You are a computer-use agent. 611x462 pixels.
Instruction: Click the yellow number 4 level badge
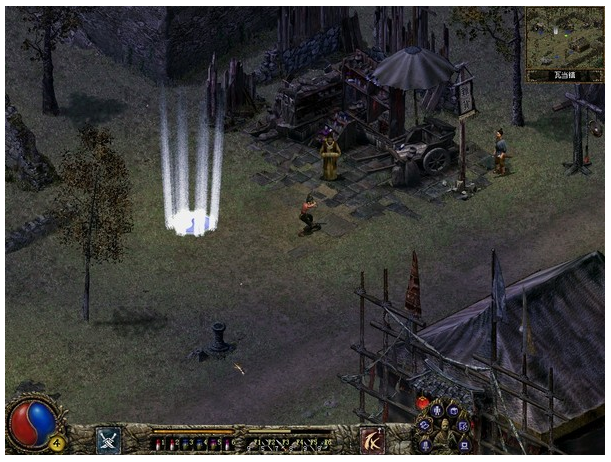coord(57,442)
